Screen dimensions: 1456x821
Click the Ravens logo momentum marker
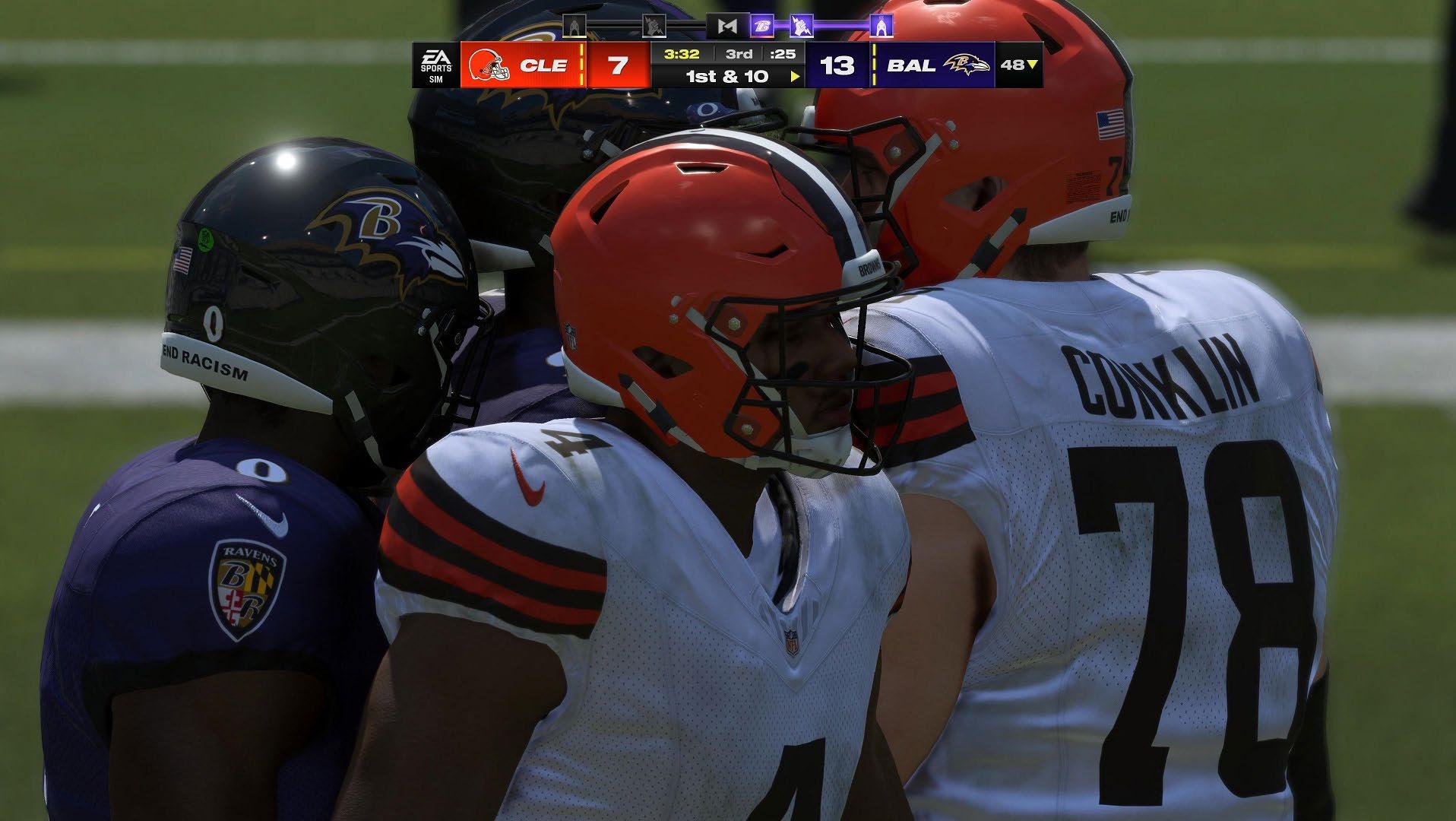(x=761, y=27)
